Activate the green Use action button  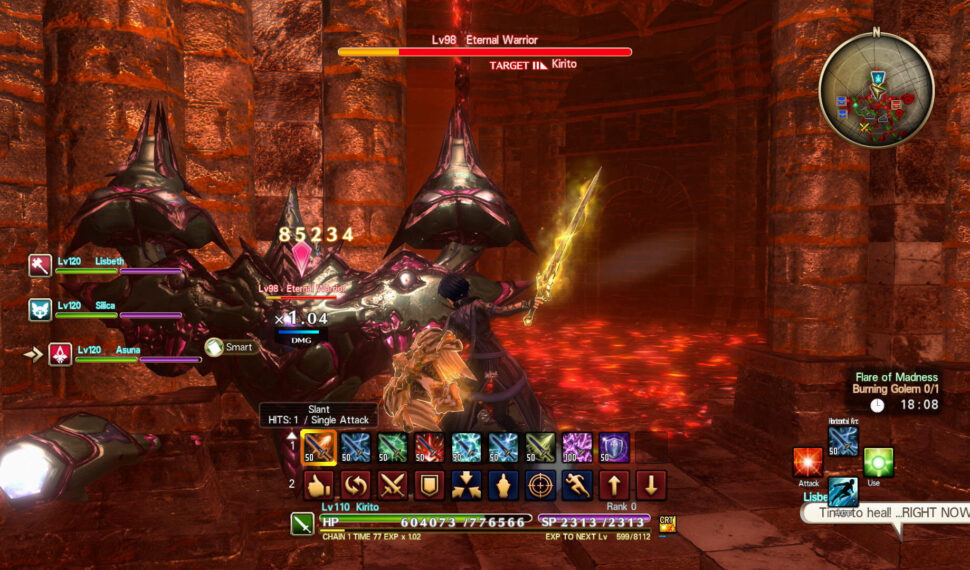(x=878, y=462)
